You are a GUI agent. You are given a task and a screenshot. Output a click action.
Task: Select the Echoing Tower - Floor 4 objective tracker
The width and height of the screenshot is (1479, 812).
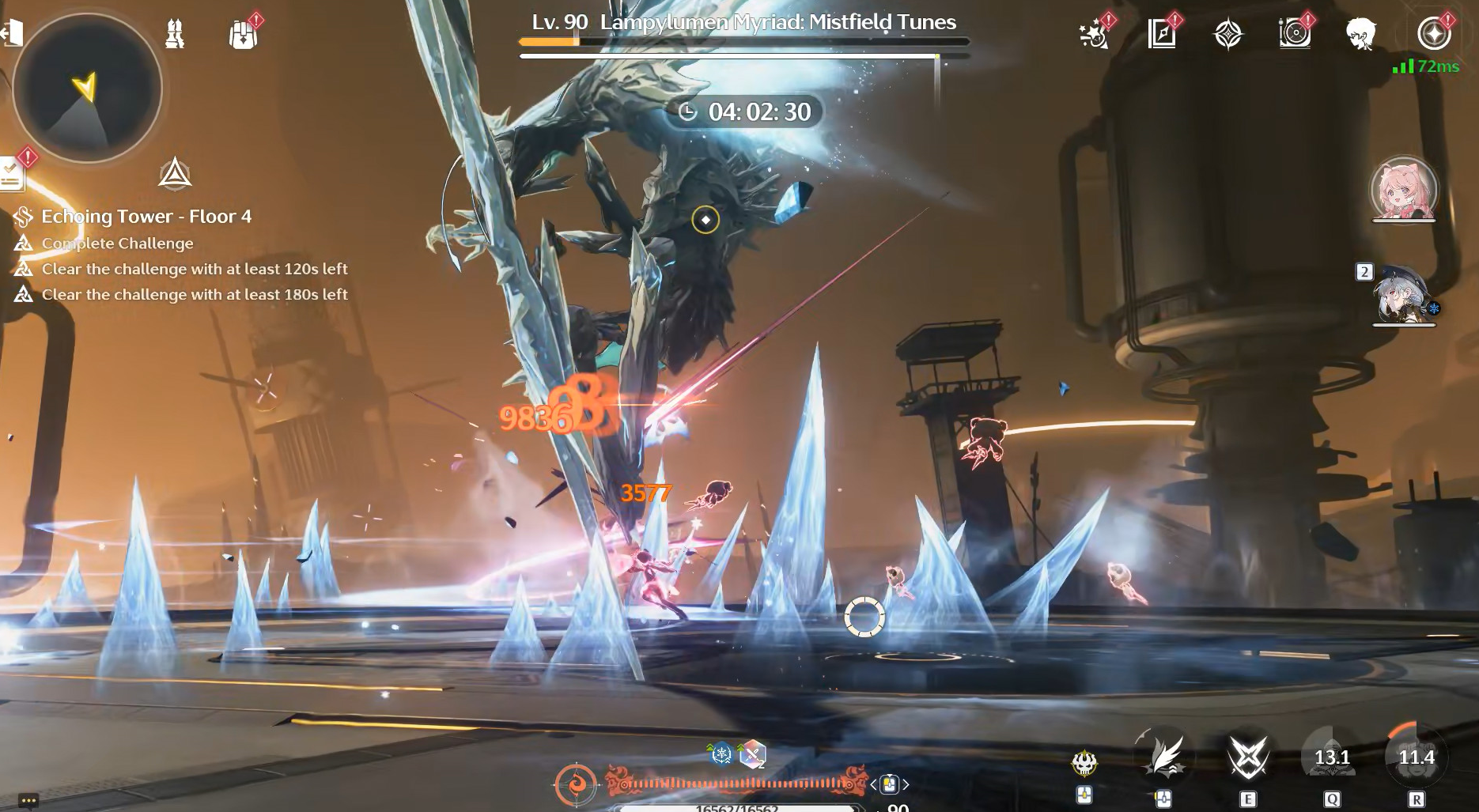[146, 217]
